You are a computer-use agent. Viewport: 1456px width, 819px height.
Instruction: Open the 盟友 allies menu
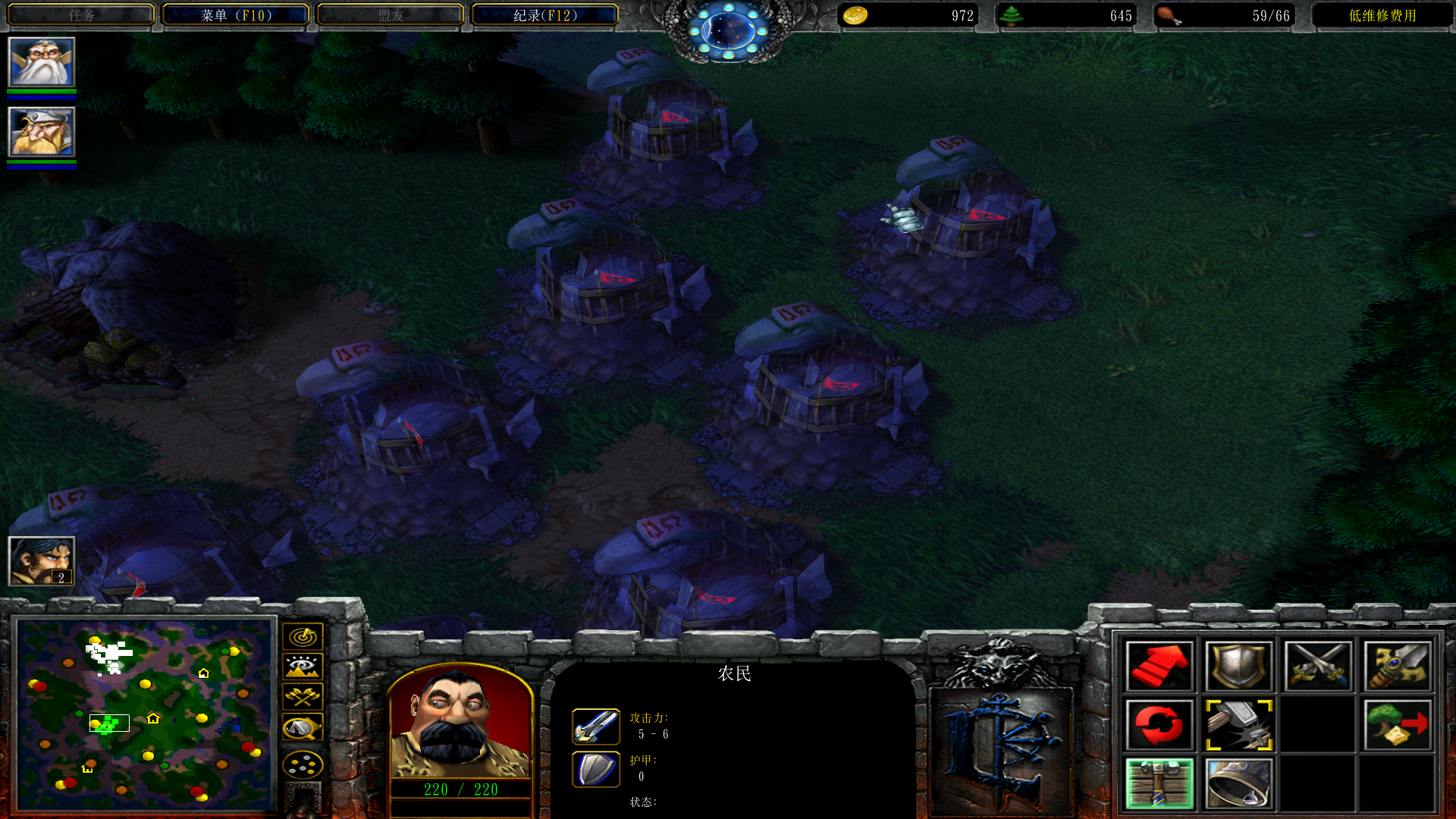click(x=391, y=15)
